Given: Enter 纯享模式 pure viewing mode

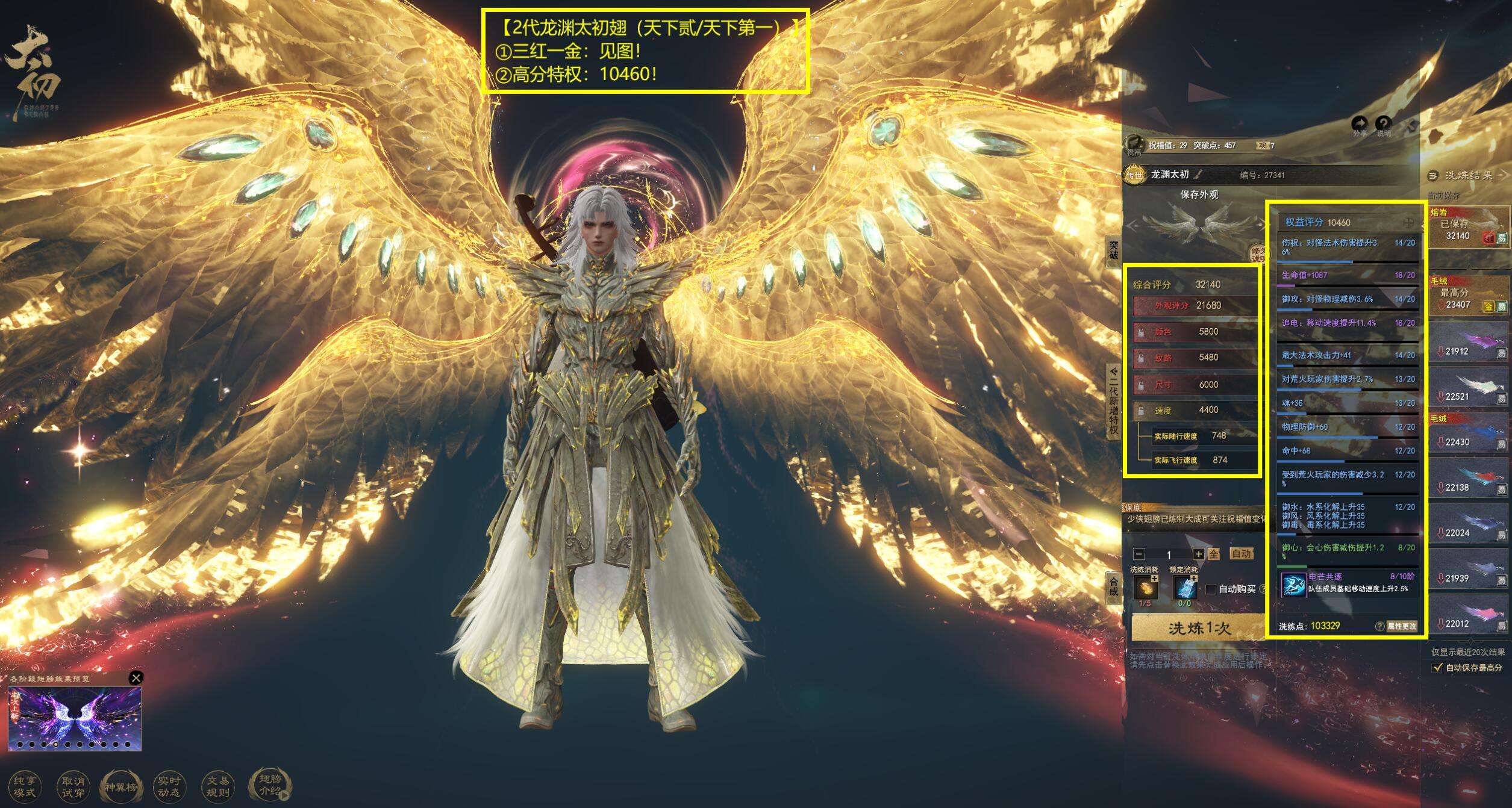Looking at the screenshot, I should click(x=24, y=786).
